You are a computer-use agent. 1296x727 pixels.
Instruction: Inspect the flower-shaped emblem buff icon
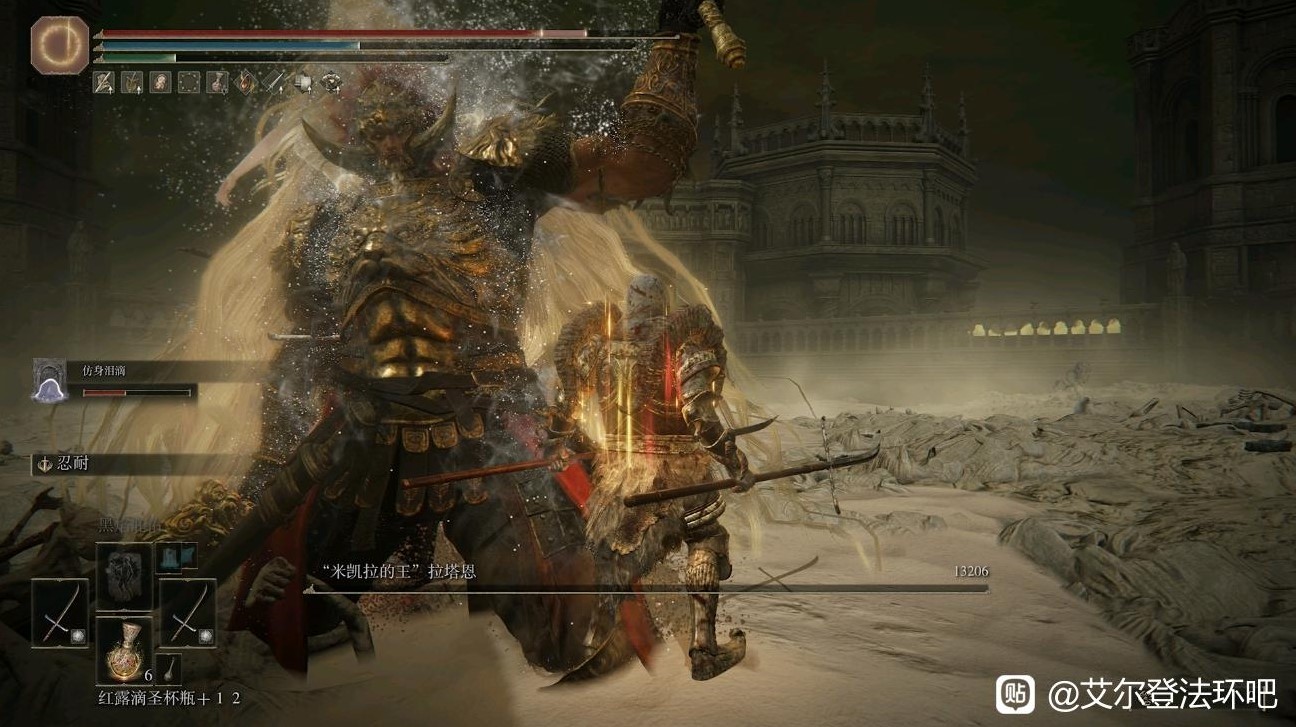[331, 82]
